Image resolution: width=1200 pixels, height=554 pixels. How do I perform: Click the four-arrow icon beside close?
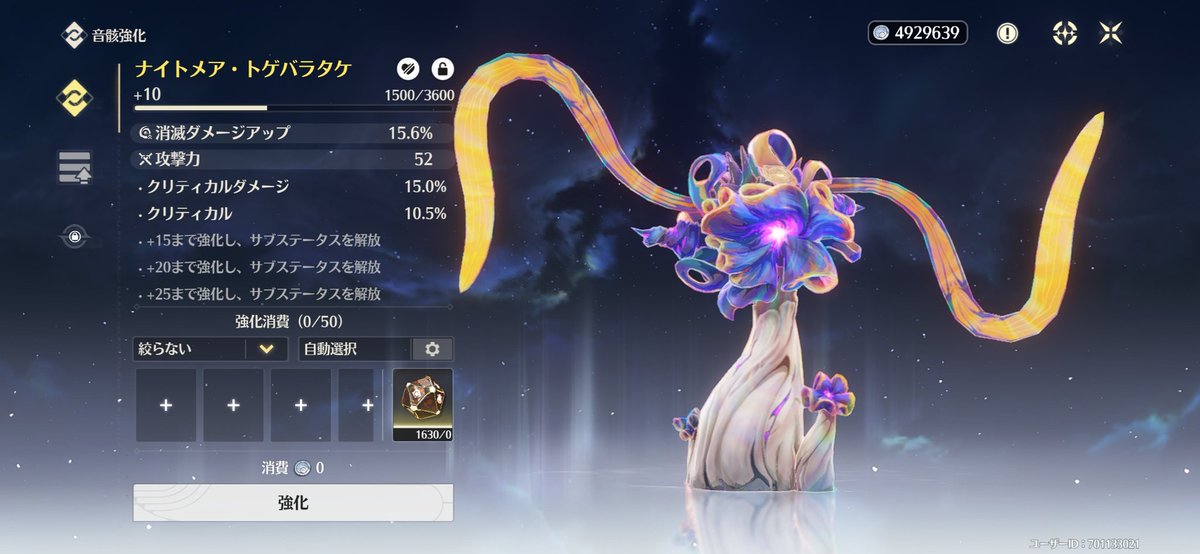(x=1064, y=33)
